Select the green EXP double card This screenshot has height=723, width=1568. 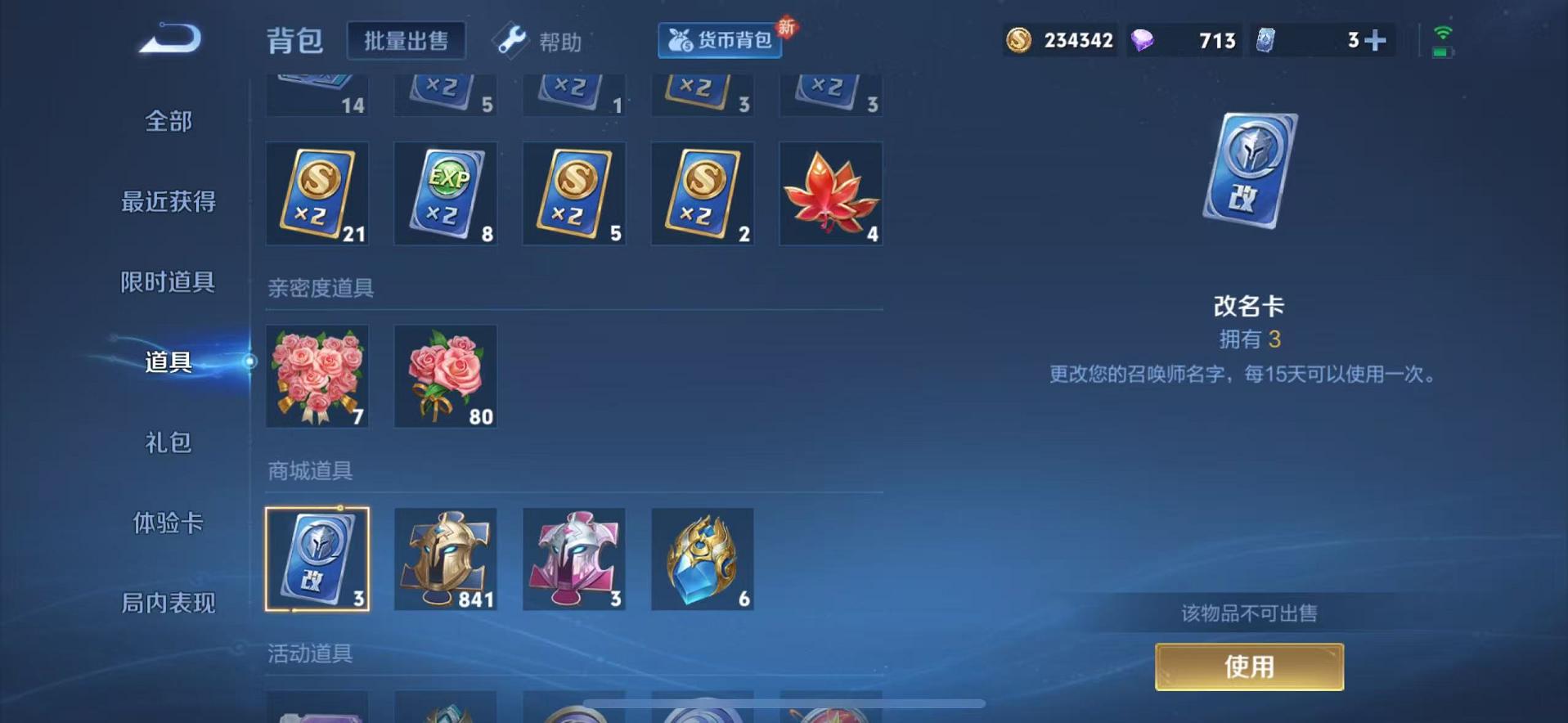coord(445,194)
